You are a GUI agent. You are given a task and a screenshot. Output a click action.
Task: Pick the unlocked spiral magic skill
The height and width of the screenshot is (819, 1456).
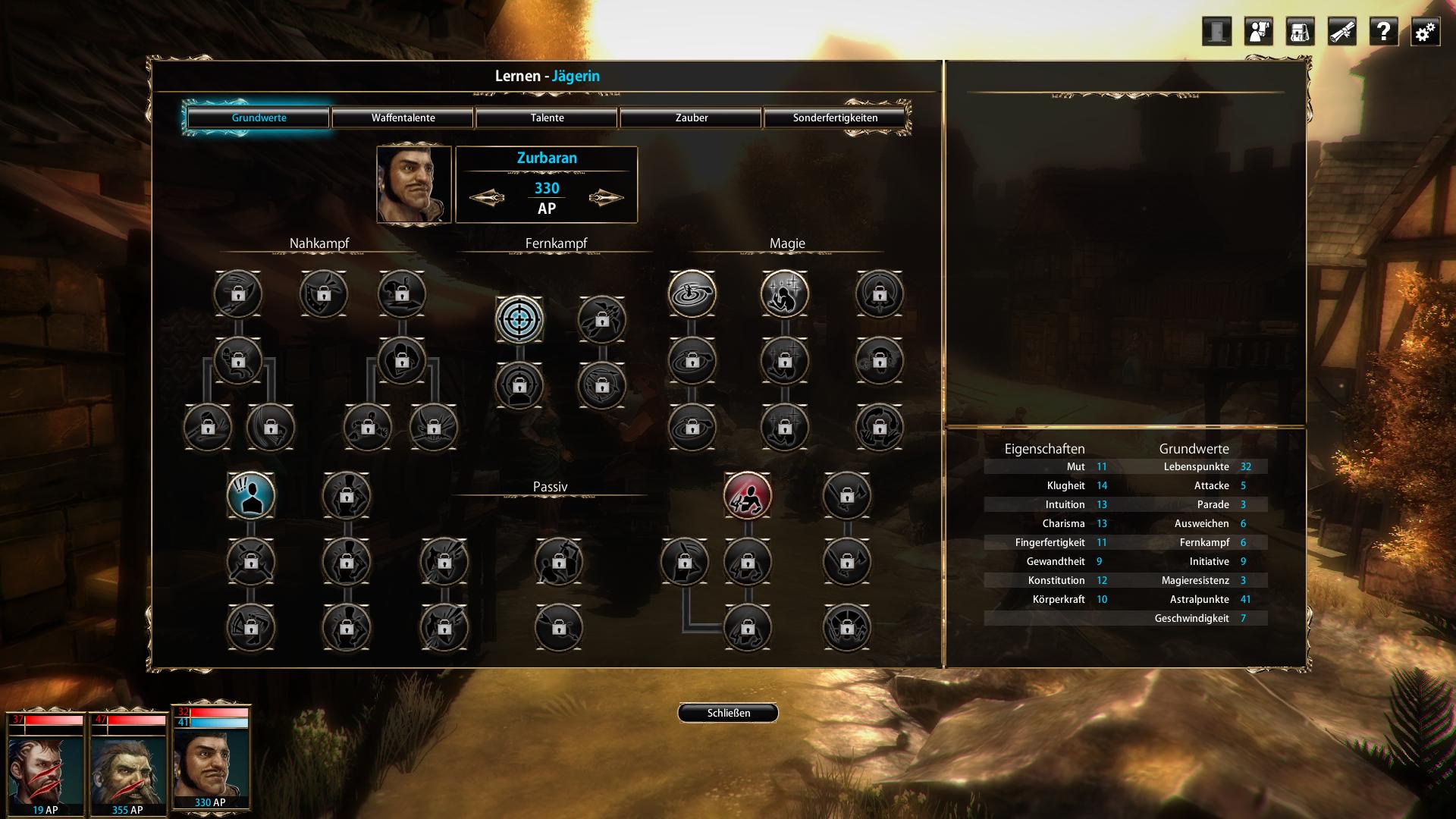click(692, 293)
